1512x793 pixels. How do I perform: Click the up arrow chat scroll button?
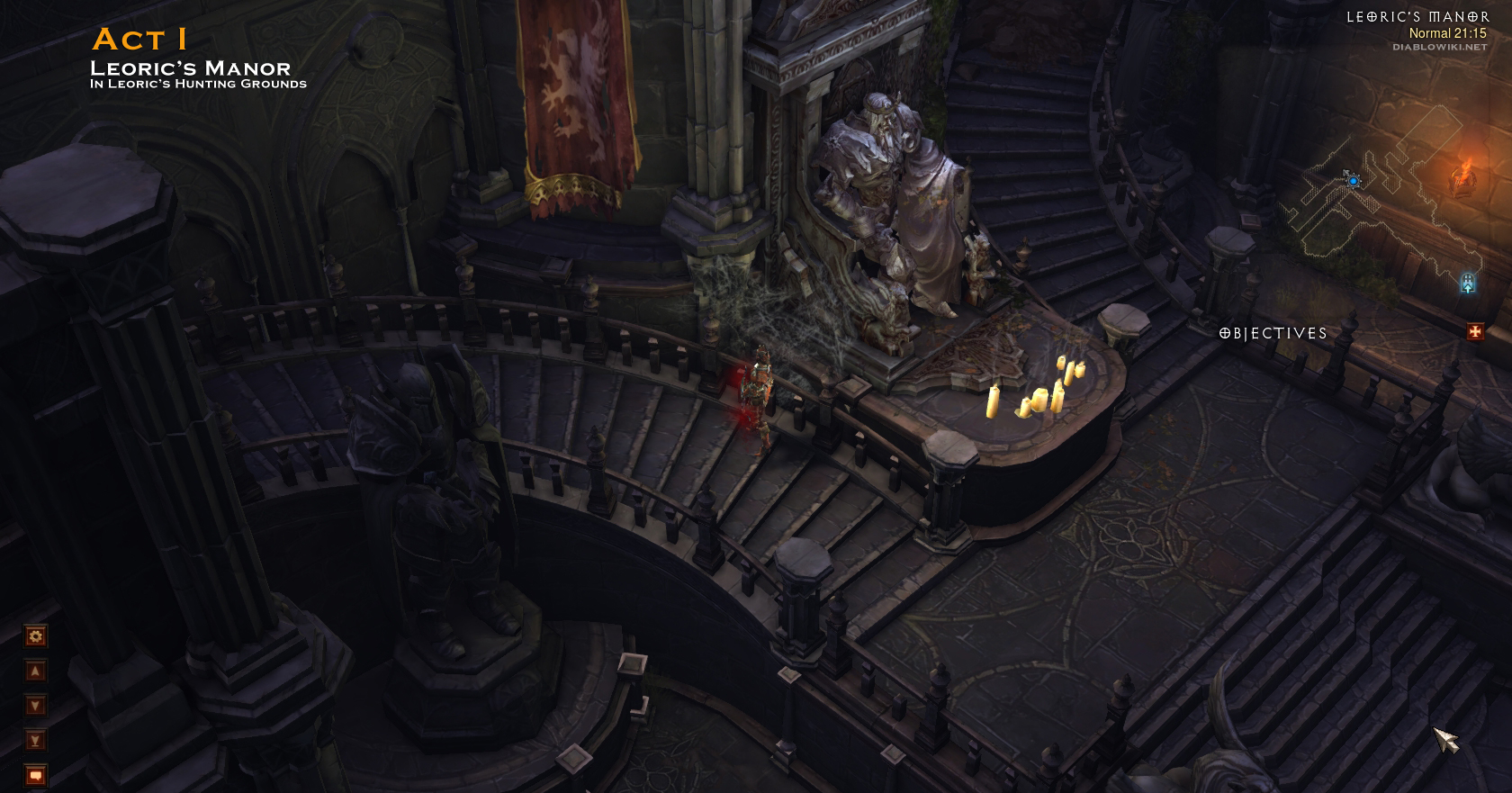(x=35, y=671)
